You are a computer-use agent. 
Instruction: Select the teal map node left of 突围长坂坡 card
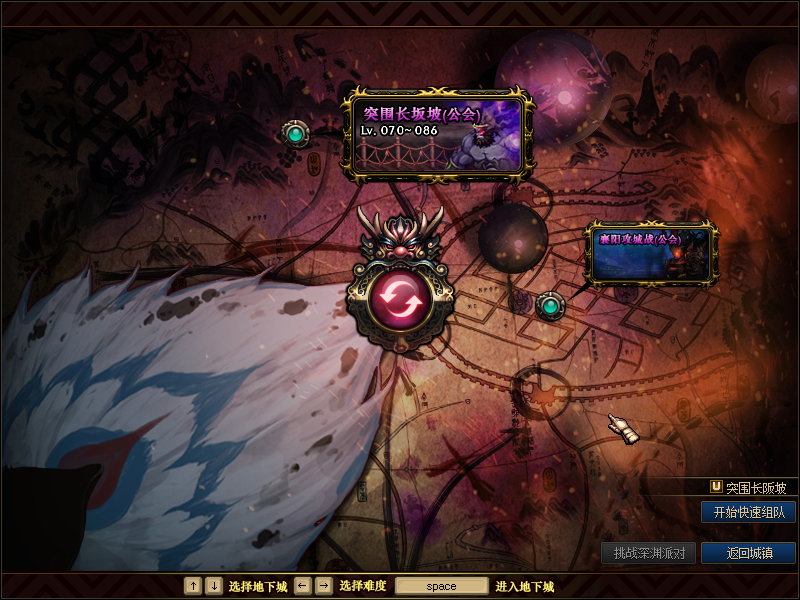[294, 133]
